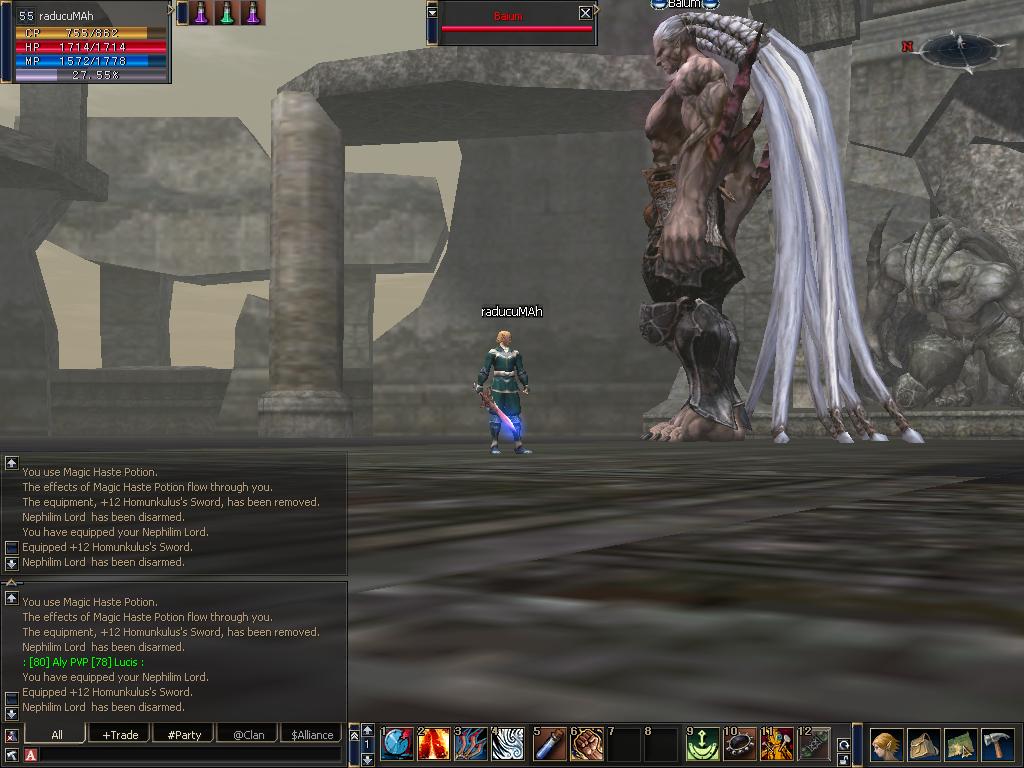Click the compass radar
The width and height of the screenshot is (1024, 768).
click(958, 48)
